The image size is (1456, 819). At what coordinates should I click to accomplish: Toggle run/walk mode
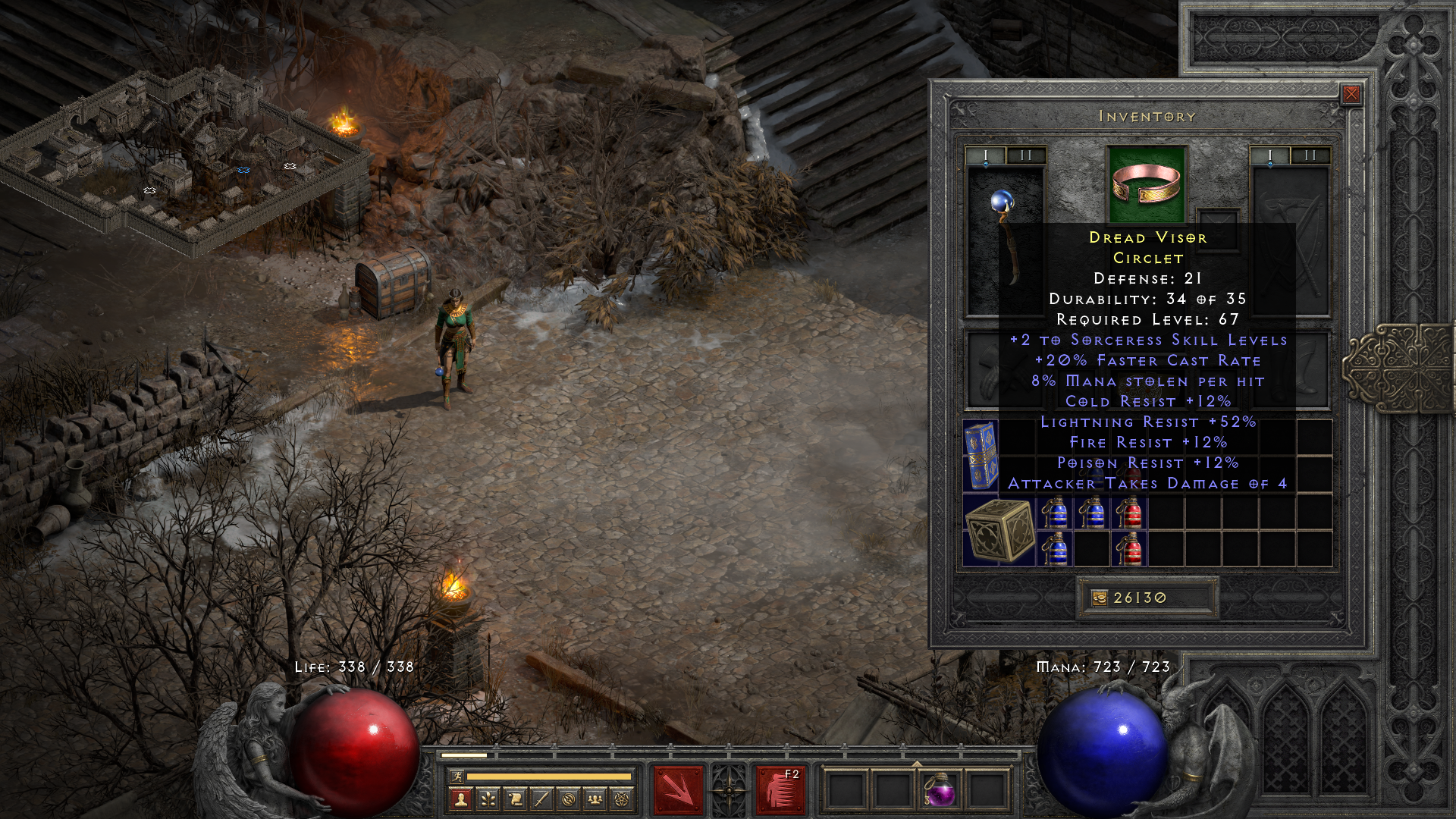click(458, 777)
